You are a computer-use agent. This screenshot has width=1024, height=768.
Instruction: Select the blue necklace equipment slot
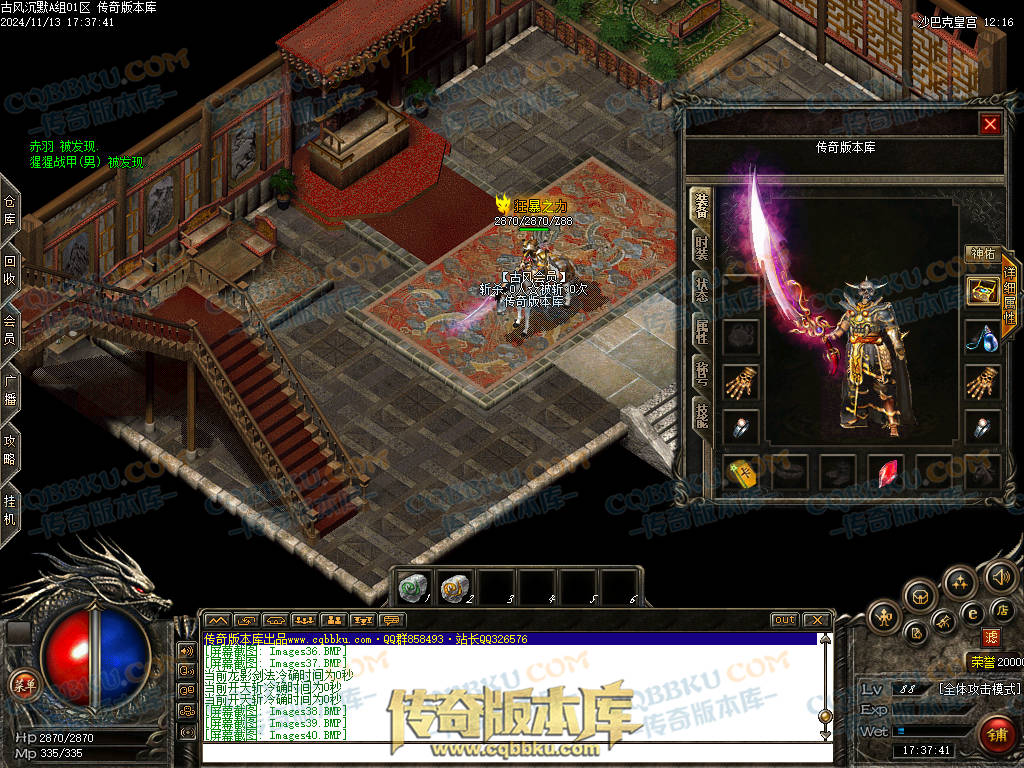pos(981,337)
